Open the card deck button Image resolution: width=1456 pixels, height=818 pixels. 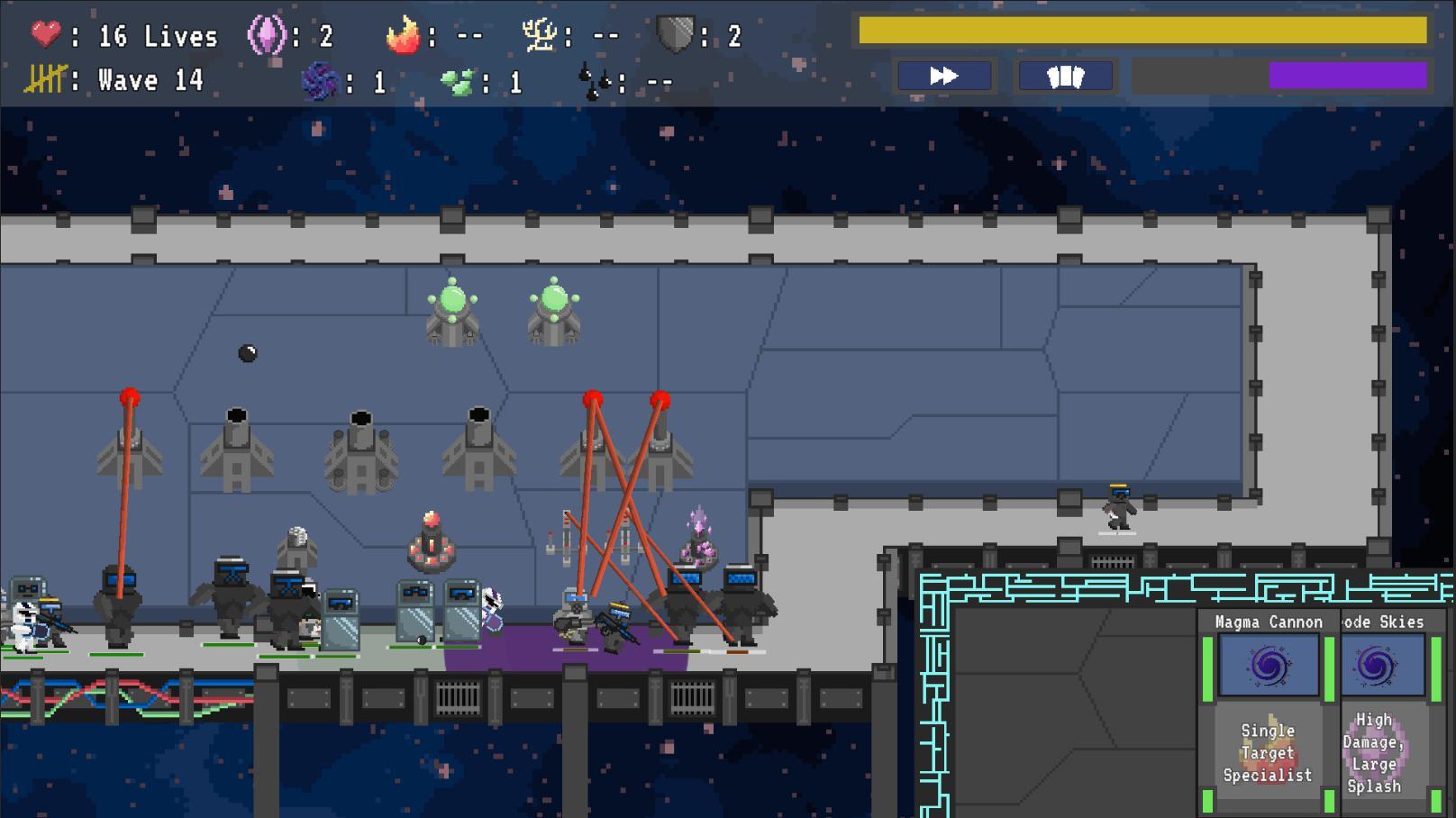coord(1065,77)
